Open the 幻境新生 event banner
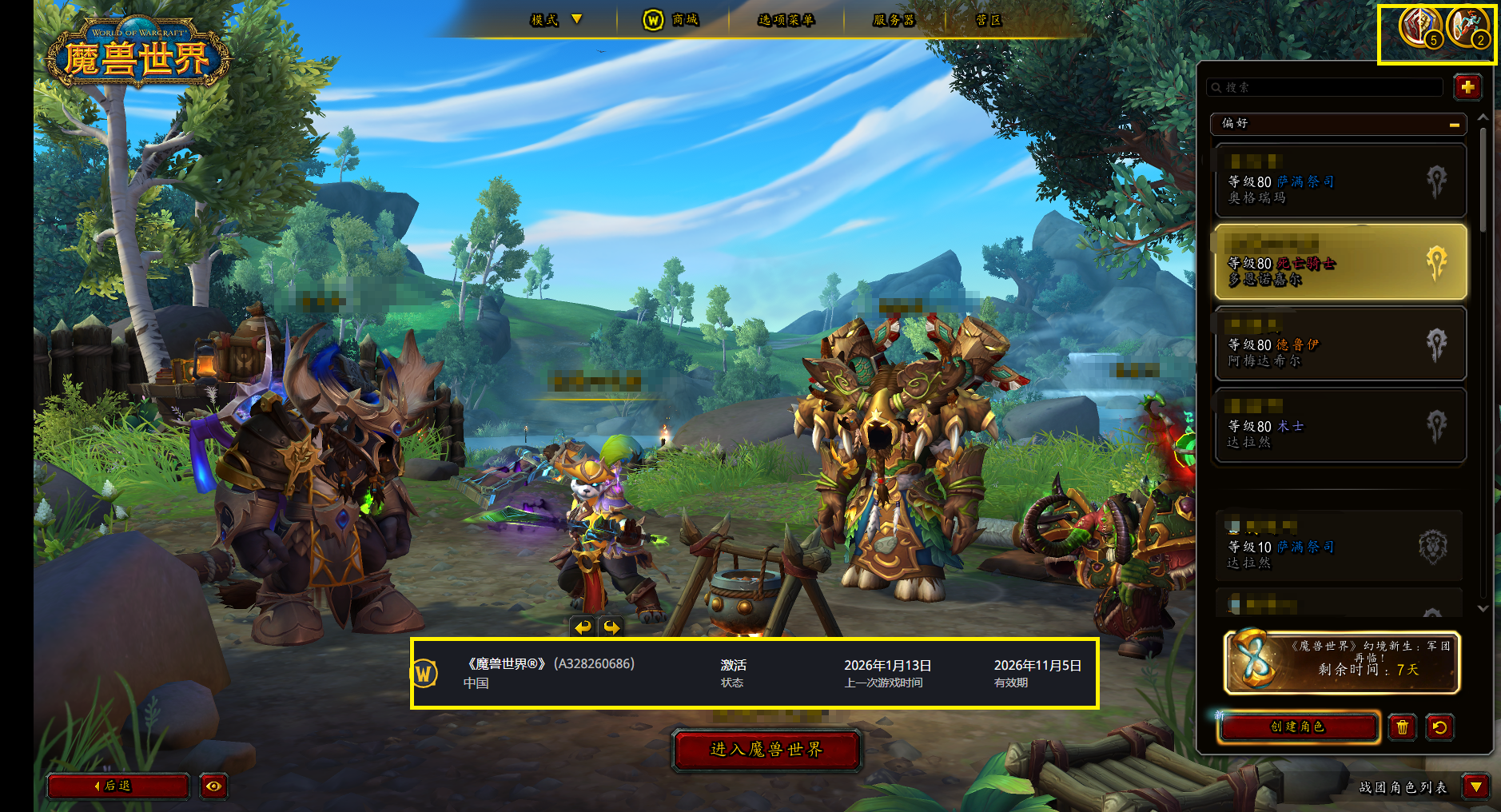 point(1342,662)
